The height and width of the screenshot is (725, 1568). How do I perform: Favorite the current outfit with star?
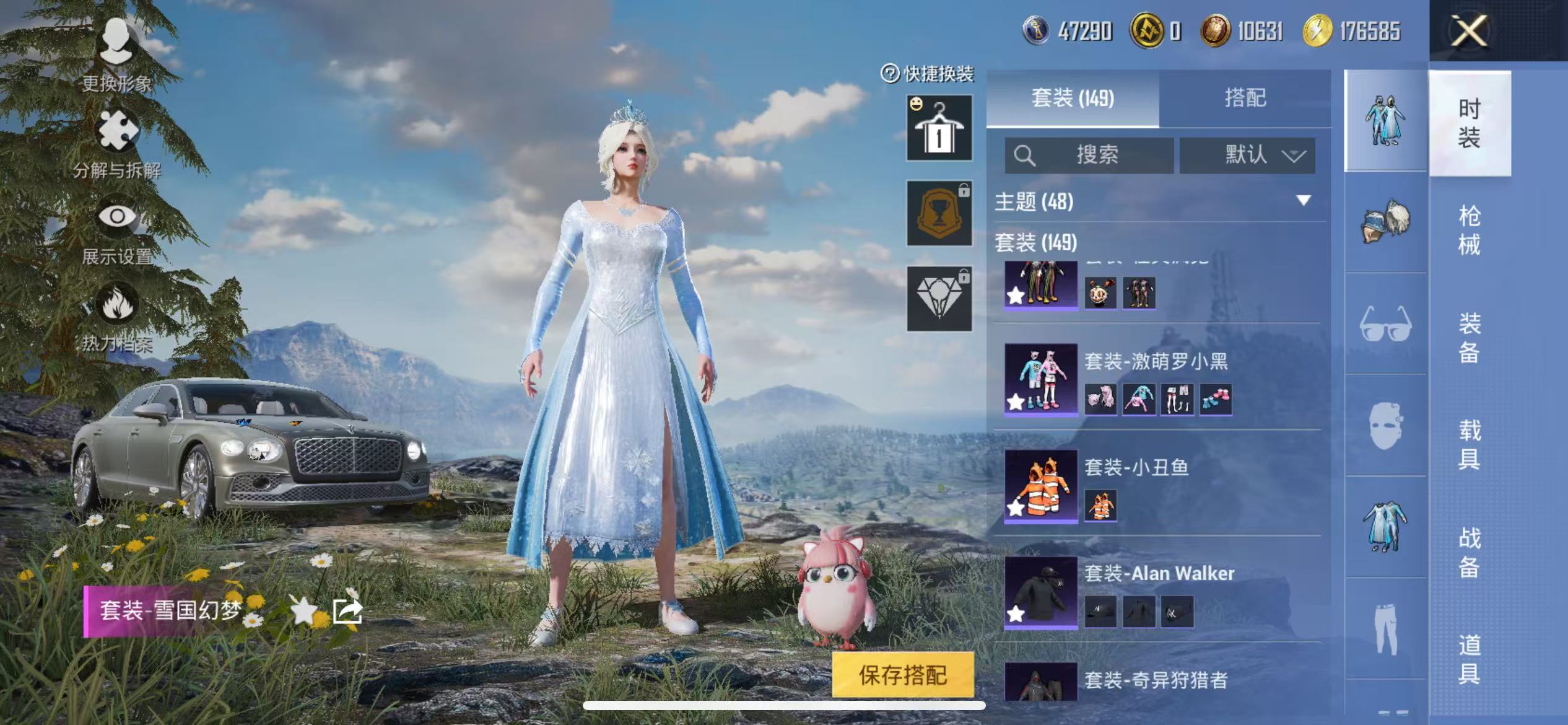pyautogui.click(x=304, y=612)
